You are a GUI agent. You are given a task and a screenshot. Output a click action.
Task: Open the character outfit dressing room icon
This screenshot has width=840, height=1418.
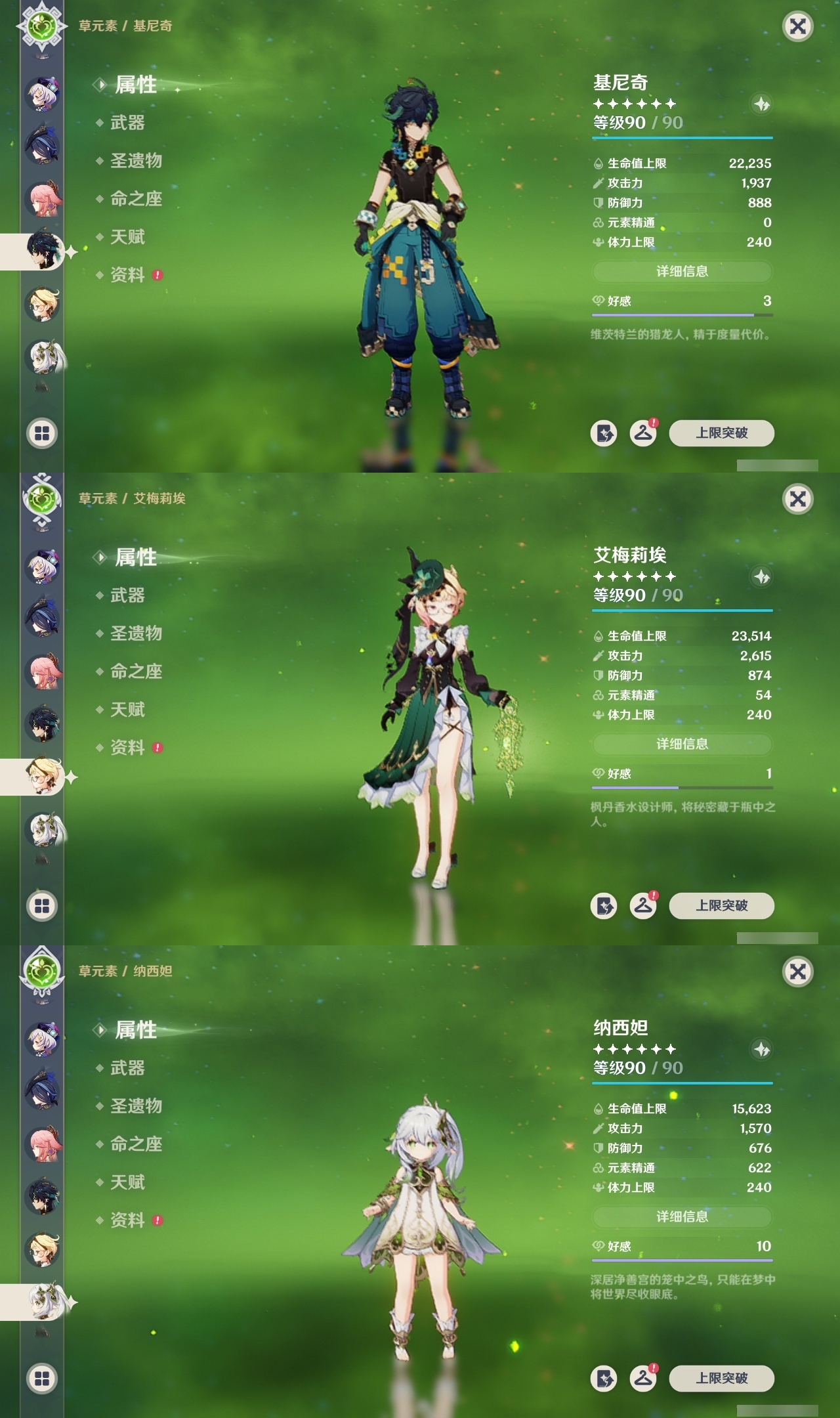click(x=645, y=433)
